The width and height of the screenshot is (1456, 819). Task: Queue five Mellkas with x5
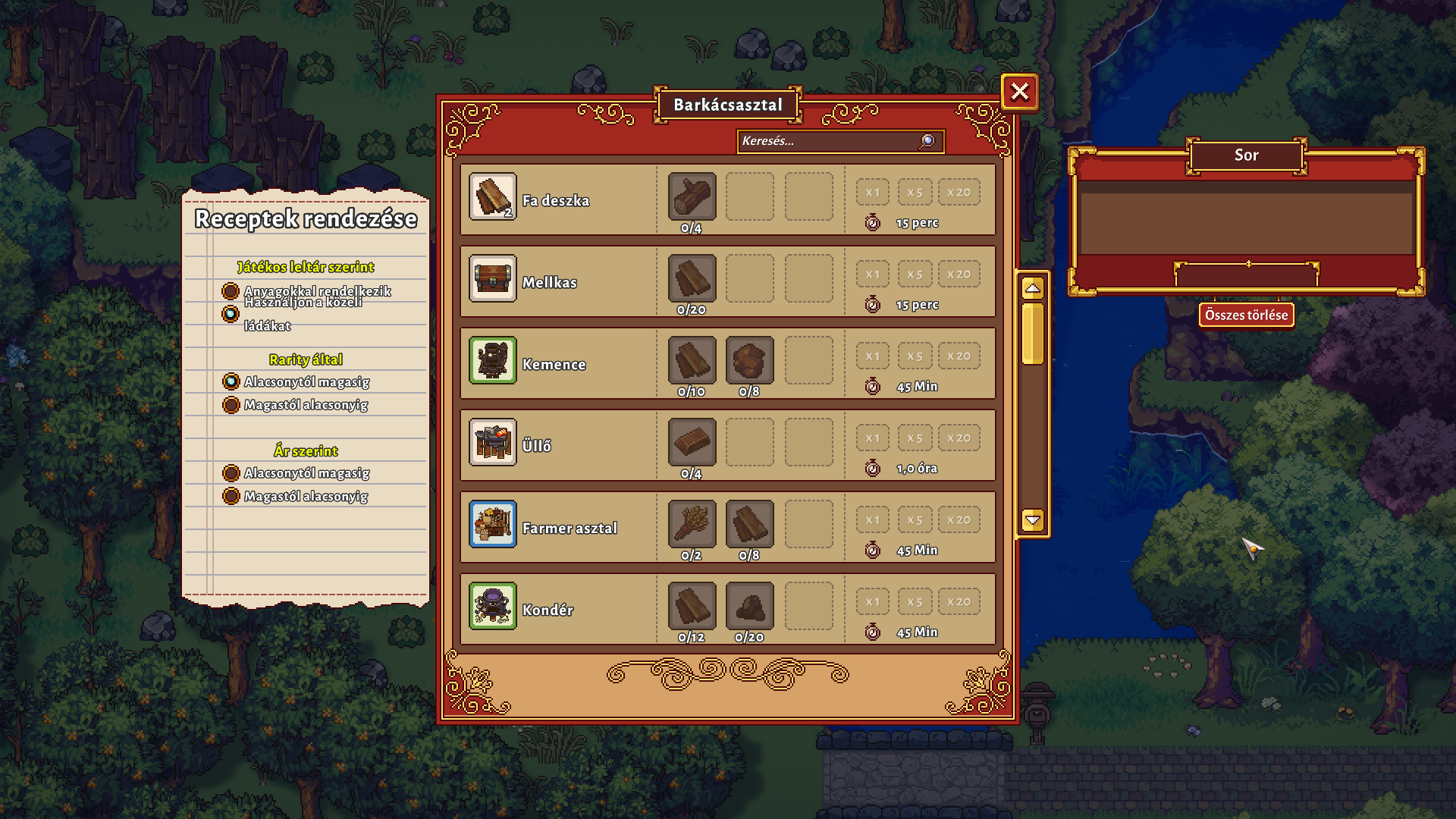pyautogui.click(x=915, y=275)
